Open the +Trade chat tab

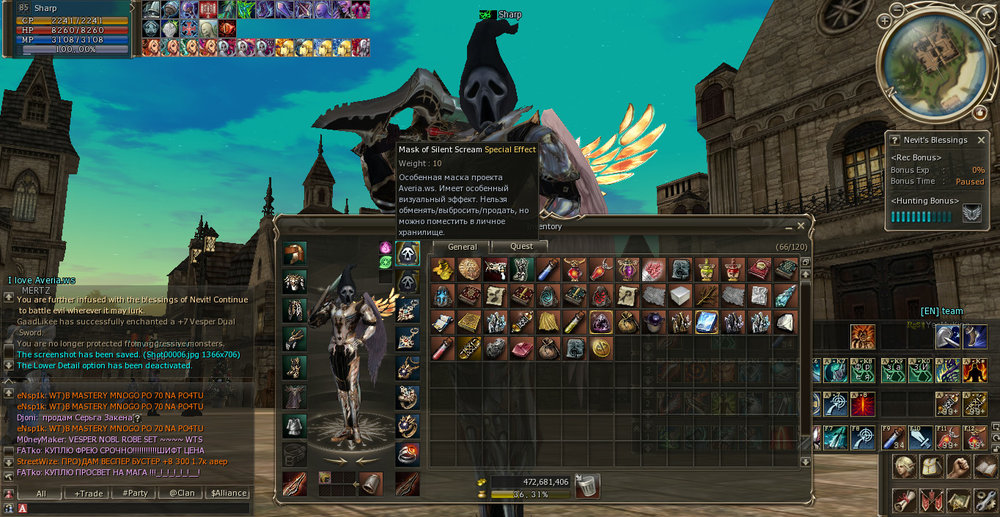click(88, 493)
